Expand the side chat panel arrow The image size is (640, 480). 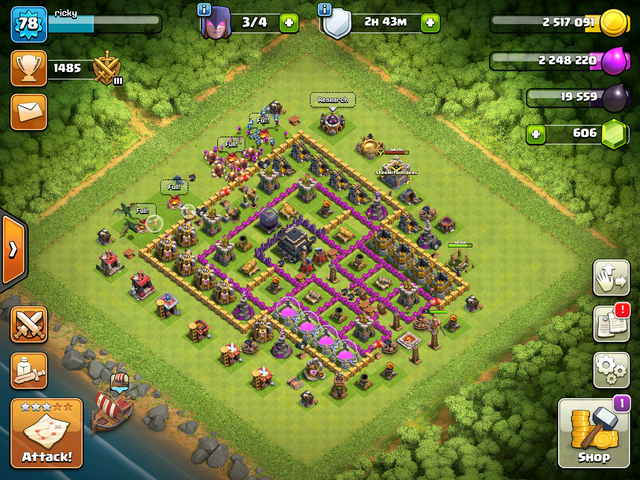tap(12, 248)
